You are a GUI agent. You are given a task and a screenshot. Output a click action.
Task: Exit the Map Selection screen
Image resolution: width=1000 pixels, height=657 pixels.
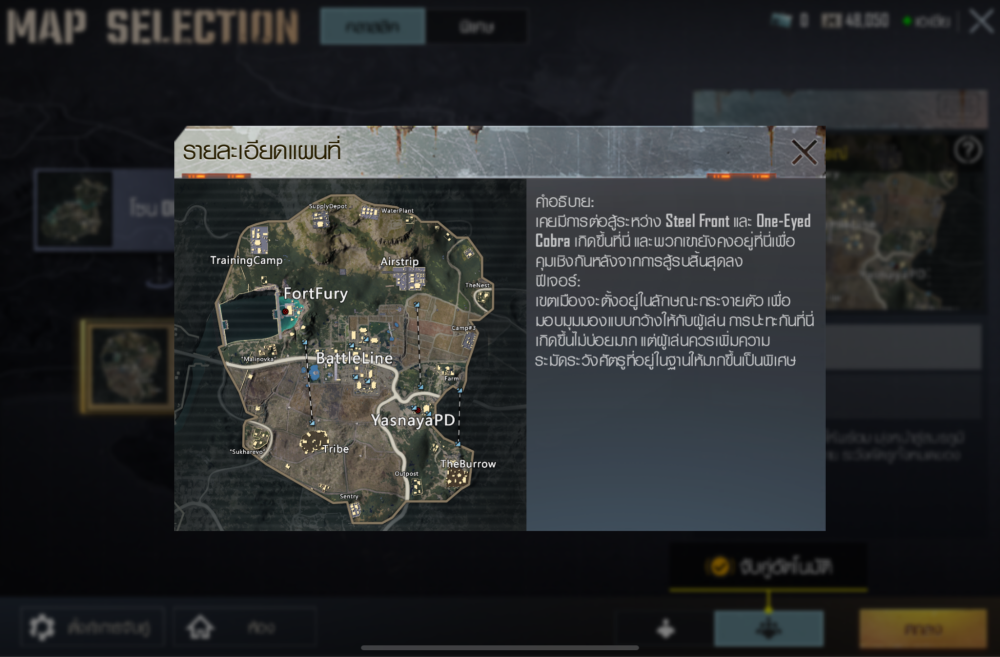(x=980, y=20)
